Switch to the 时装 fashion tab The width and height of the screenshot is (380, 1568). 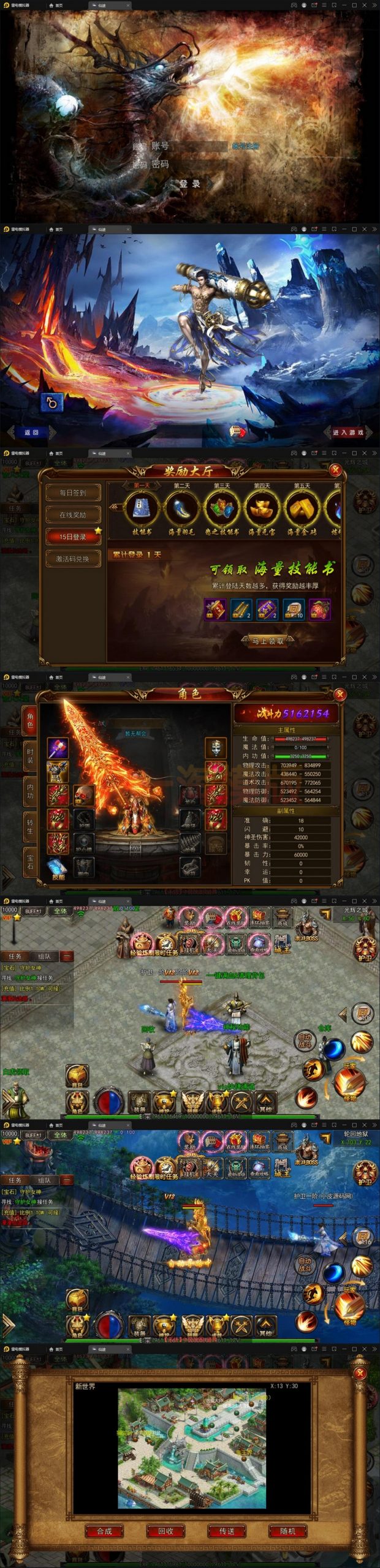coord(30,756)
